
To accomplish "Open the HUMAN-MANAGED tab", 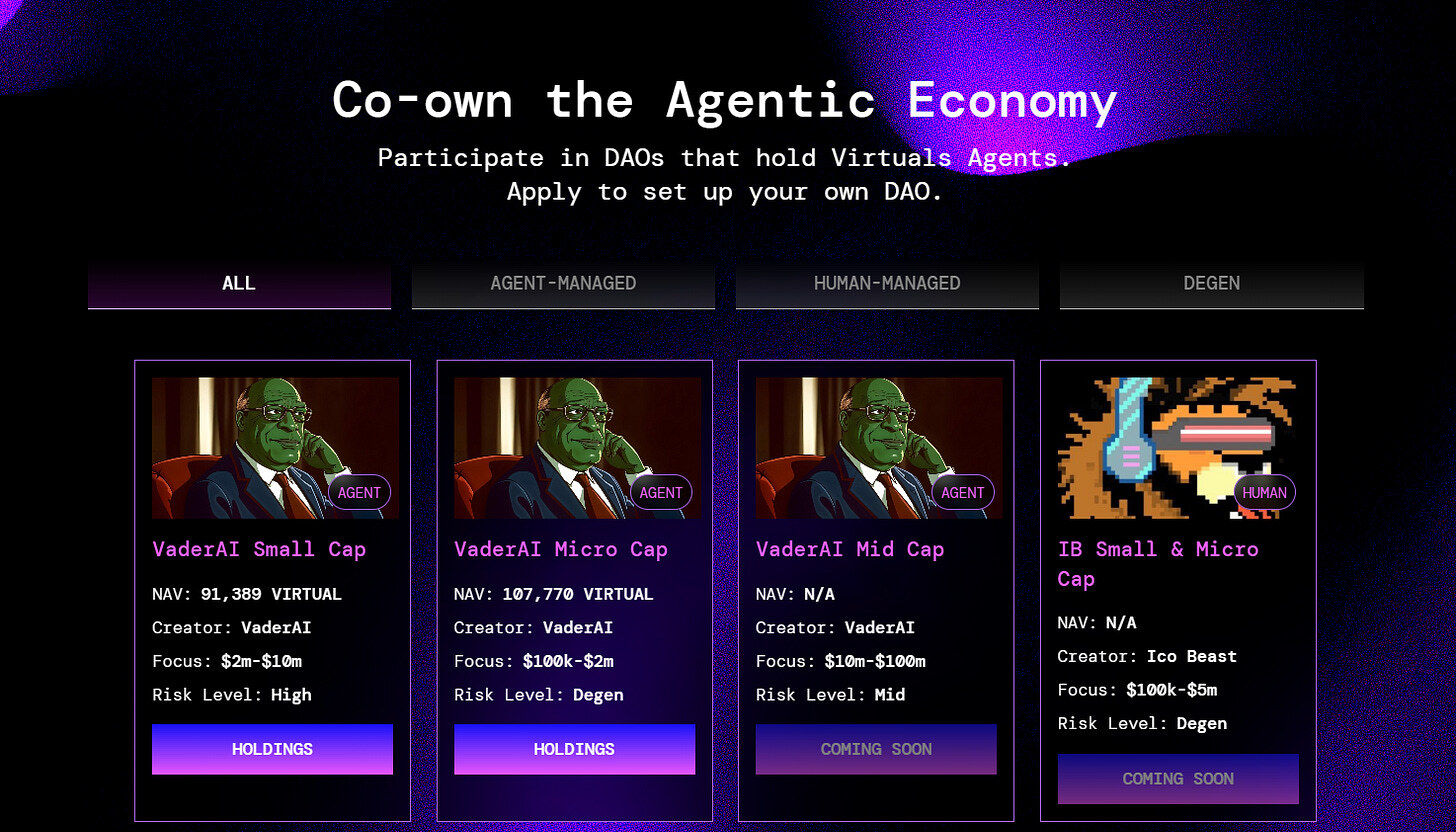I will coord(887,284).
